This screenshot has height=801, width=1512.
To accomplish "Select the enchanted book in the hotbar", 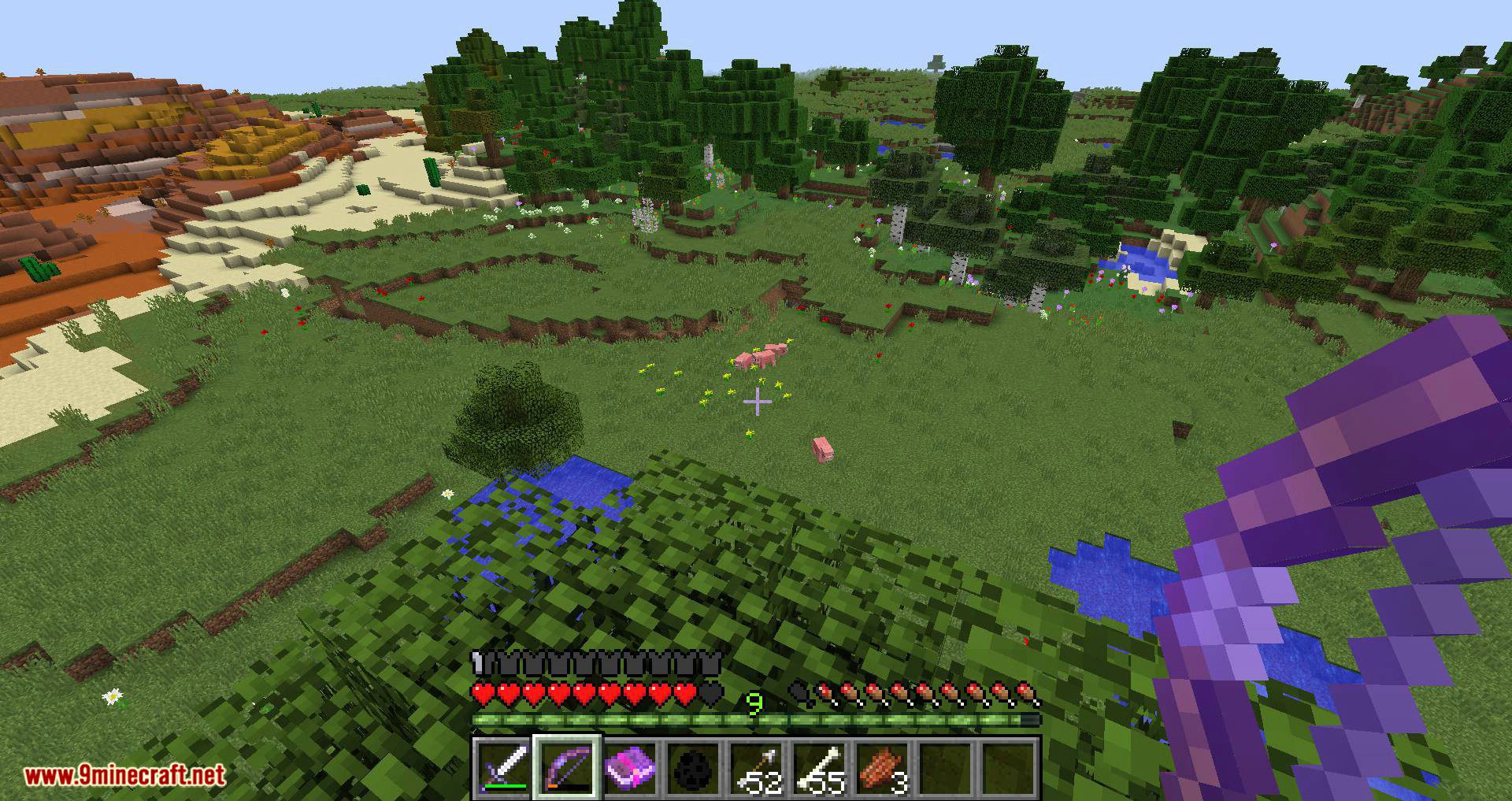I will [630, 767].
